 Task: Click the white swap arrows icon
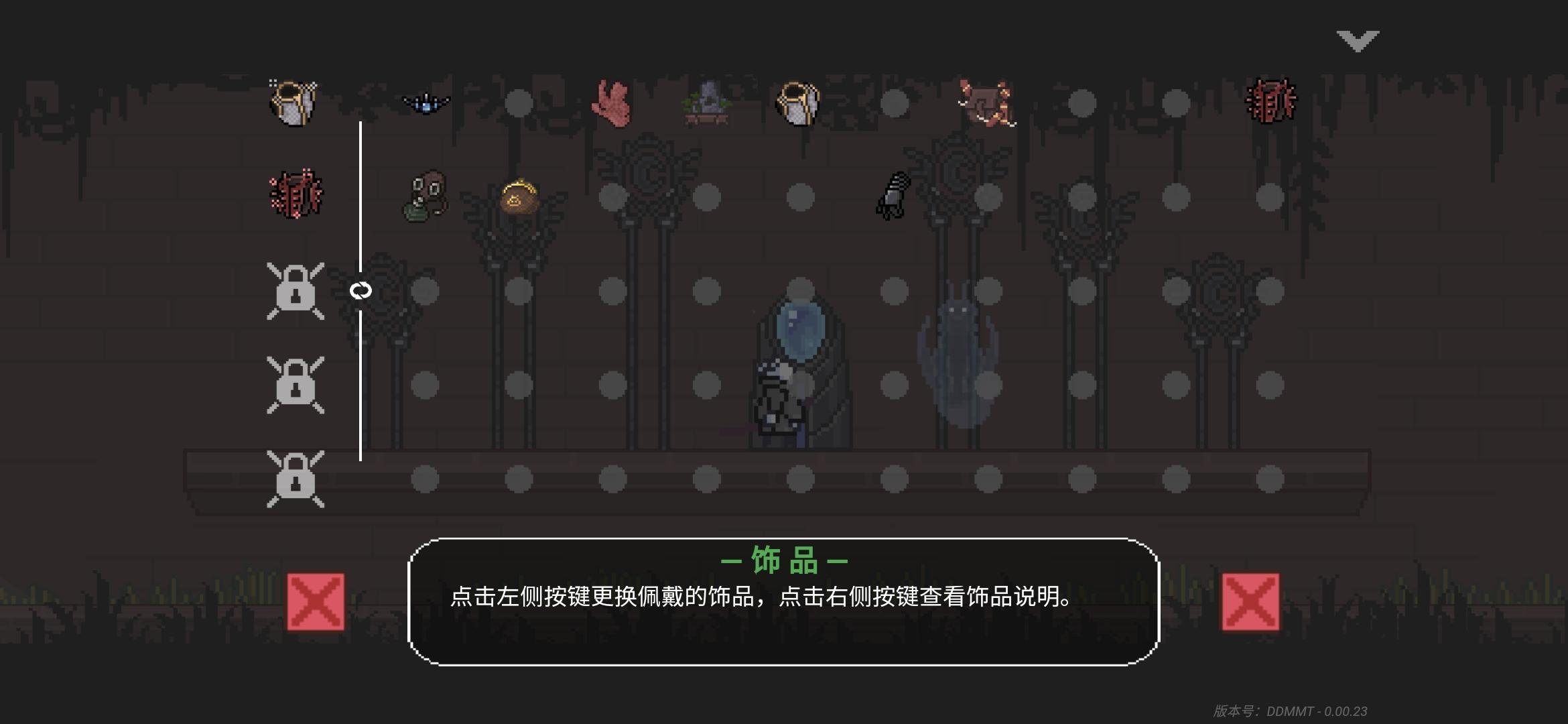click(x=361, y=291)
